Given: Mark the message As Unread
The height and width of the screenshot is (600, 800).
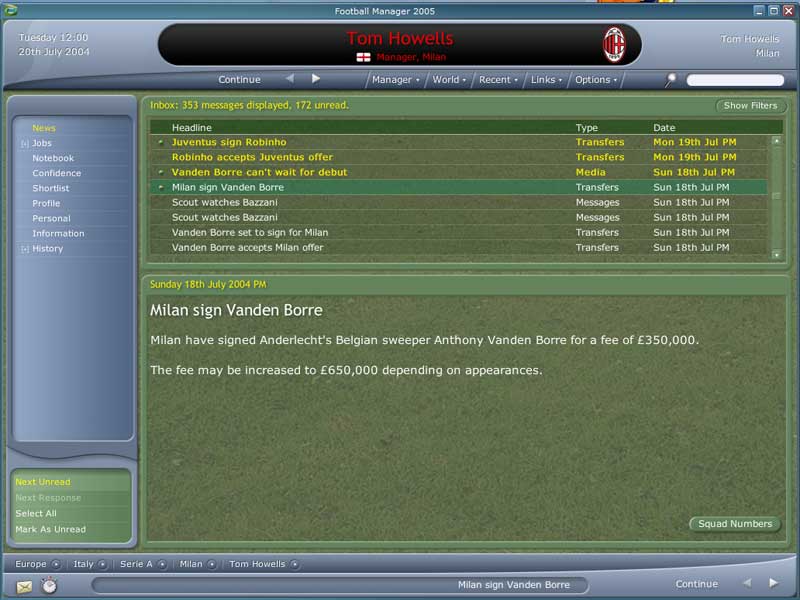Looking at the screenshot, I should 50,529.
